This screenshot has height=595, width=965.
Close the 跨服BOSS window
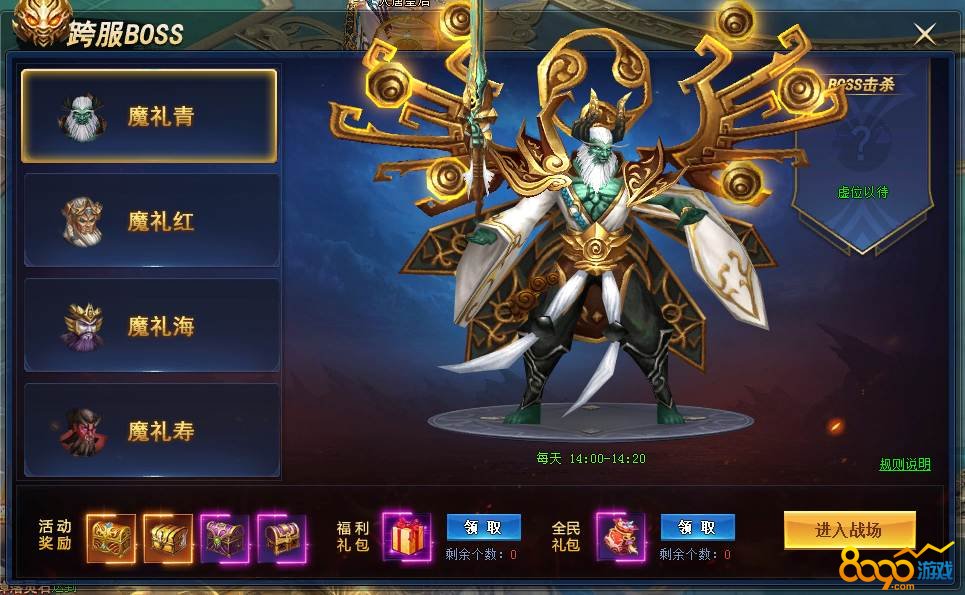[925, 34]
